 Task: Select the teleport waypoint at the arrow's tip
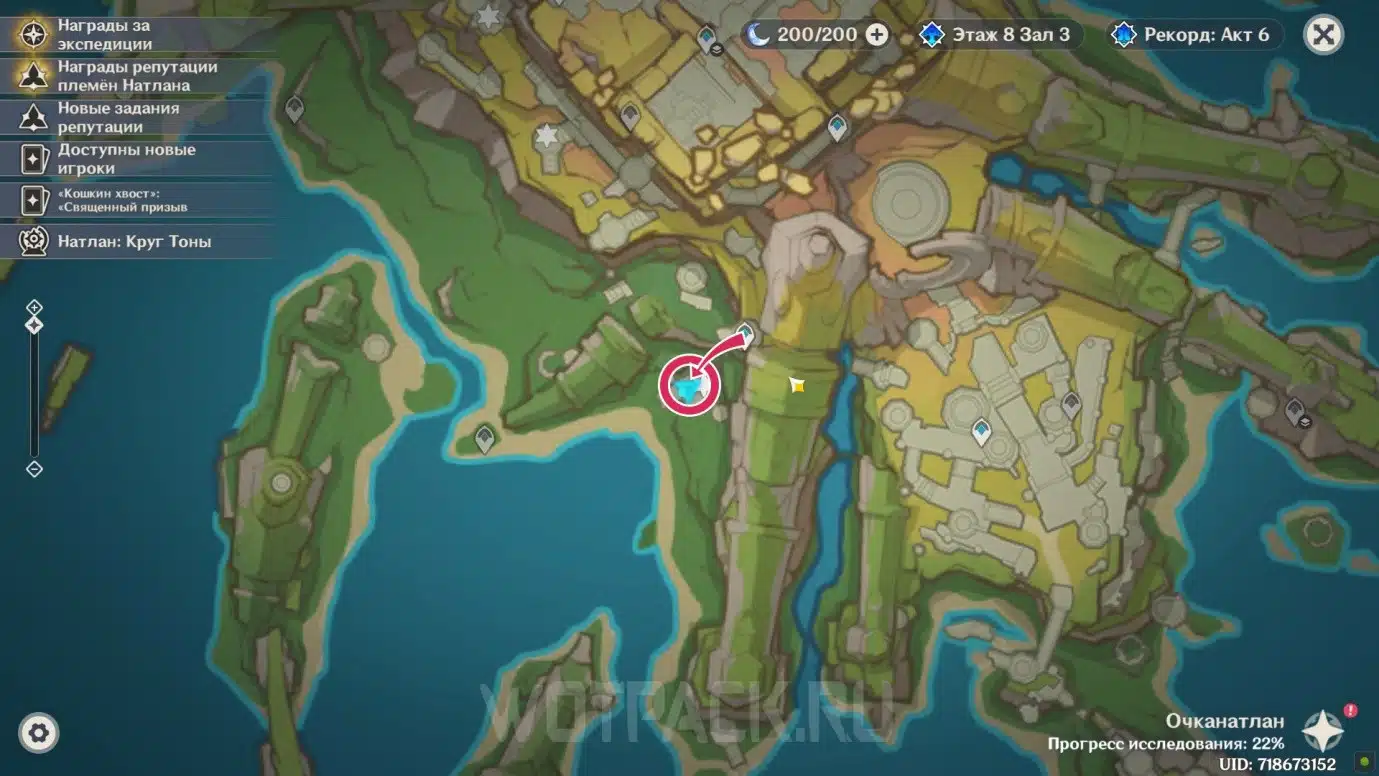[x=746, y=333]
